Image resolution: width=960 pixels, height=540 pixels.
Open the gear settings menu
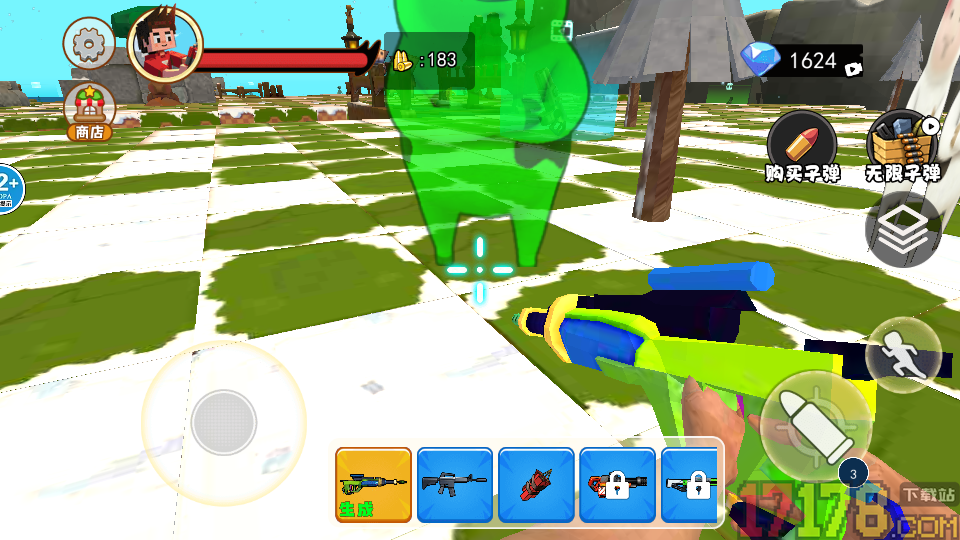89,43
